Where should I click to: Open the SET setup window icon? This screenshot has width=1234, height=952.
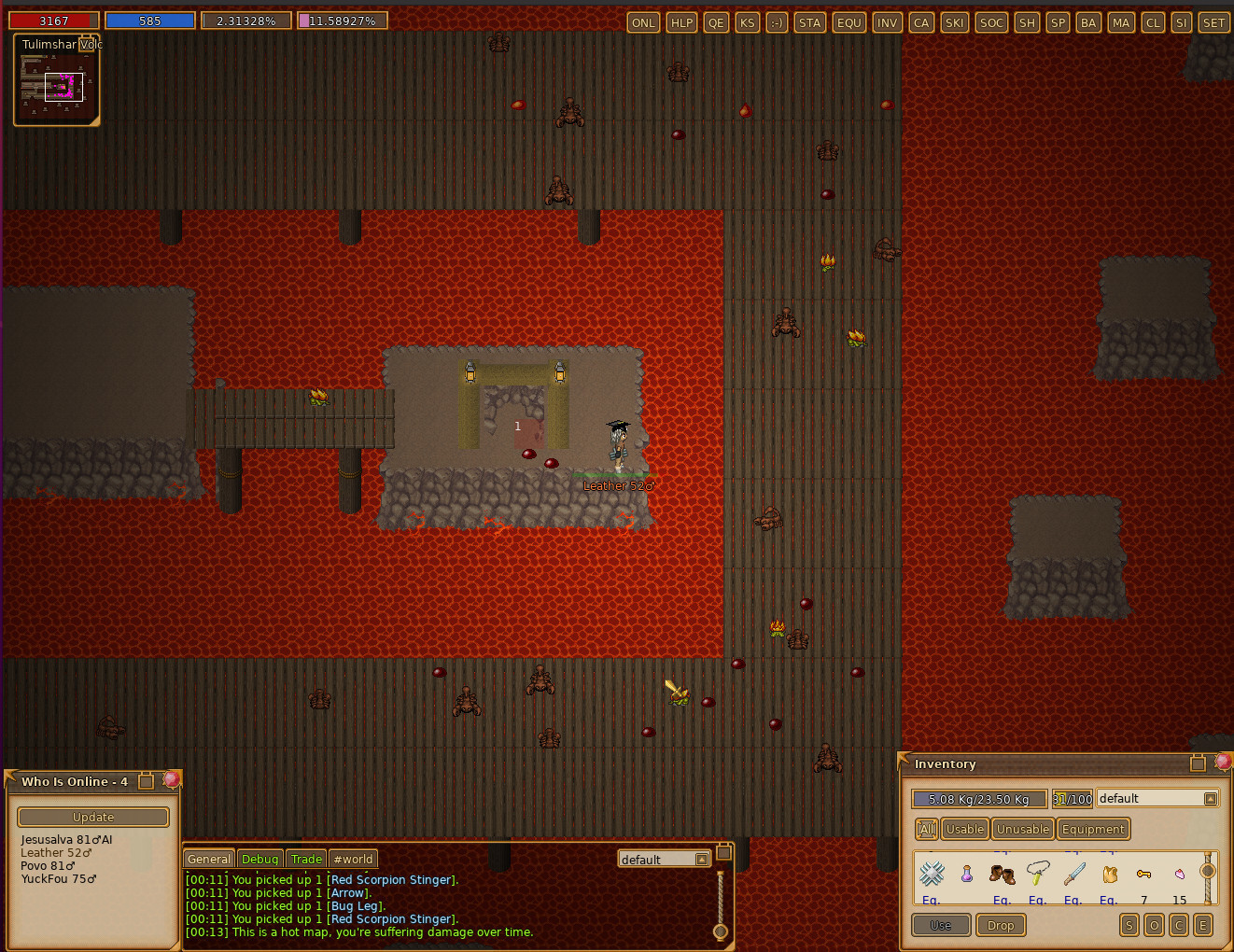[1213, 22]
